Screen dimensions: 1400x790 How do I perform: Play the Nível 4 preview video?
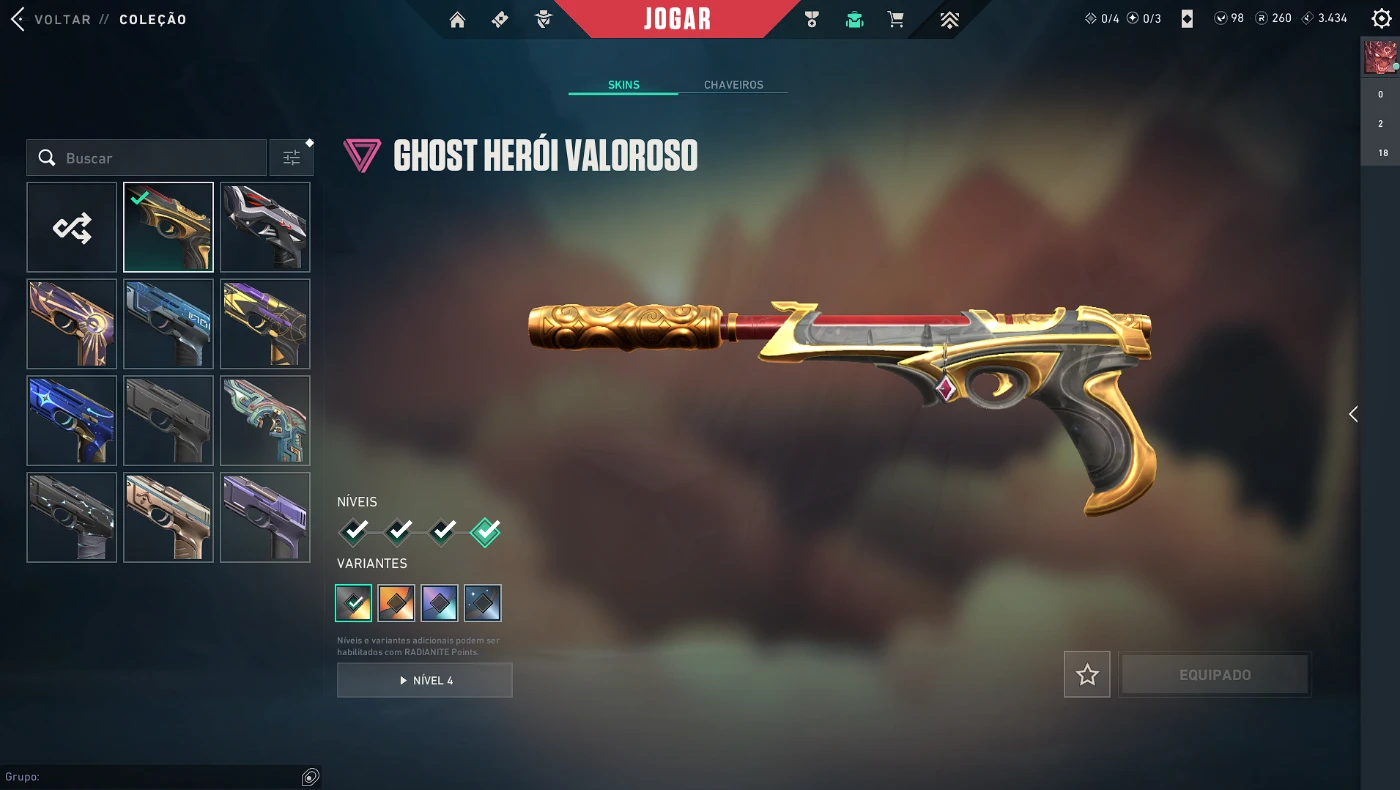425,680
